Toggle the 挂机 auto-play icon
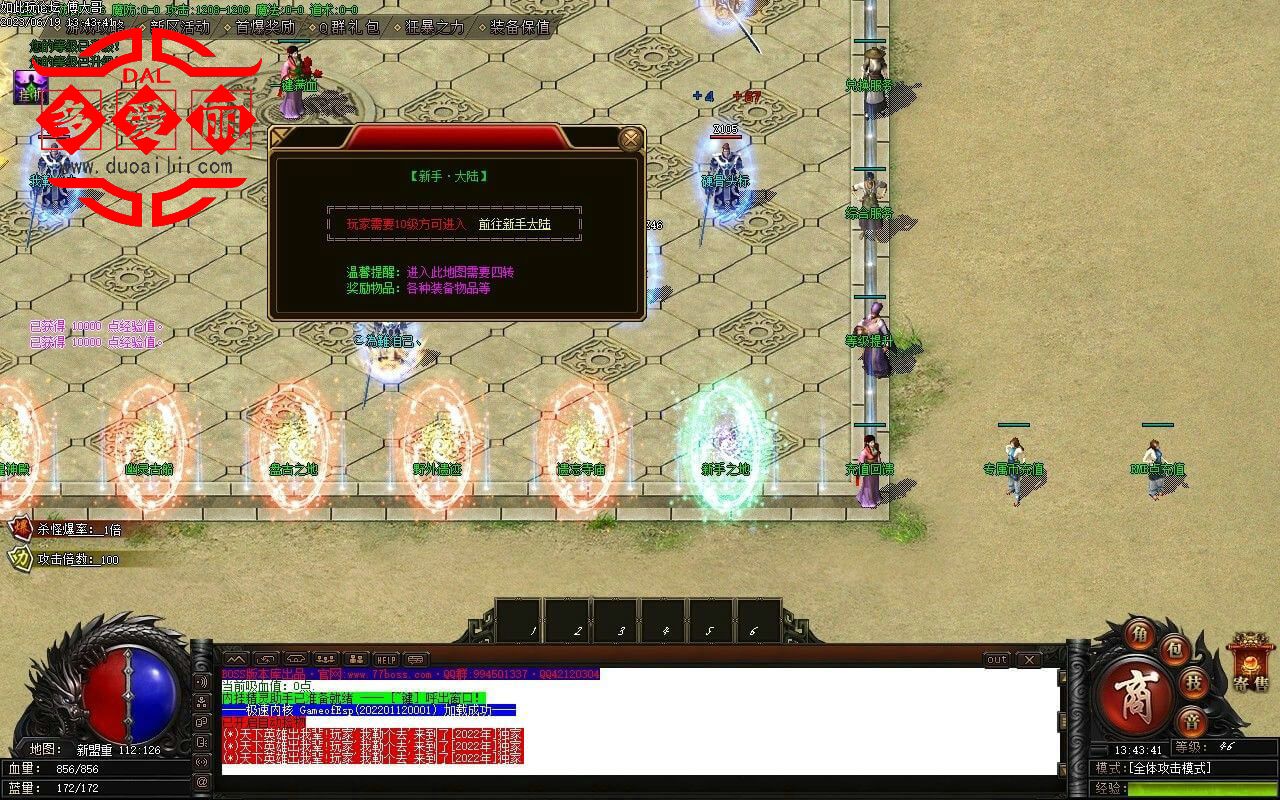 30,88
